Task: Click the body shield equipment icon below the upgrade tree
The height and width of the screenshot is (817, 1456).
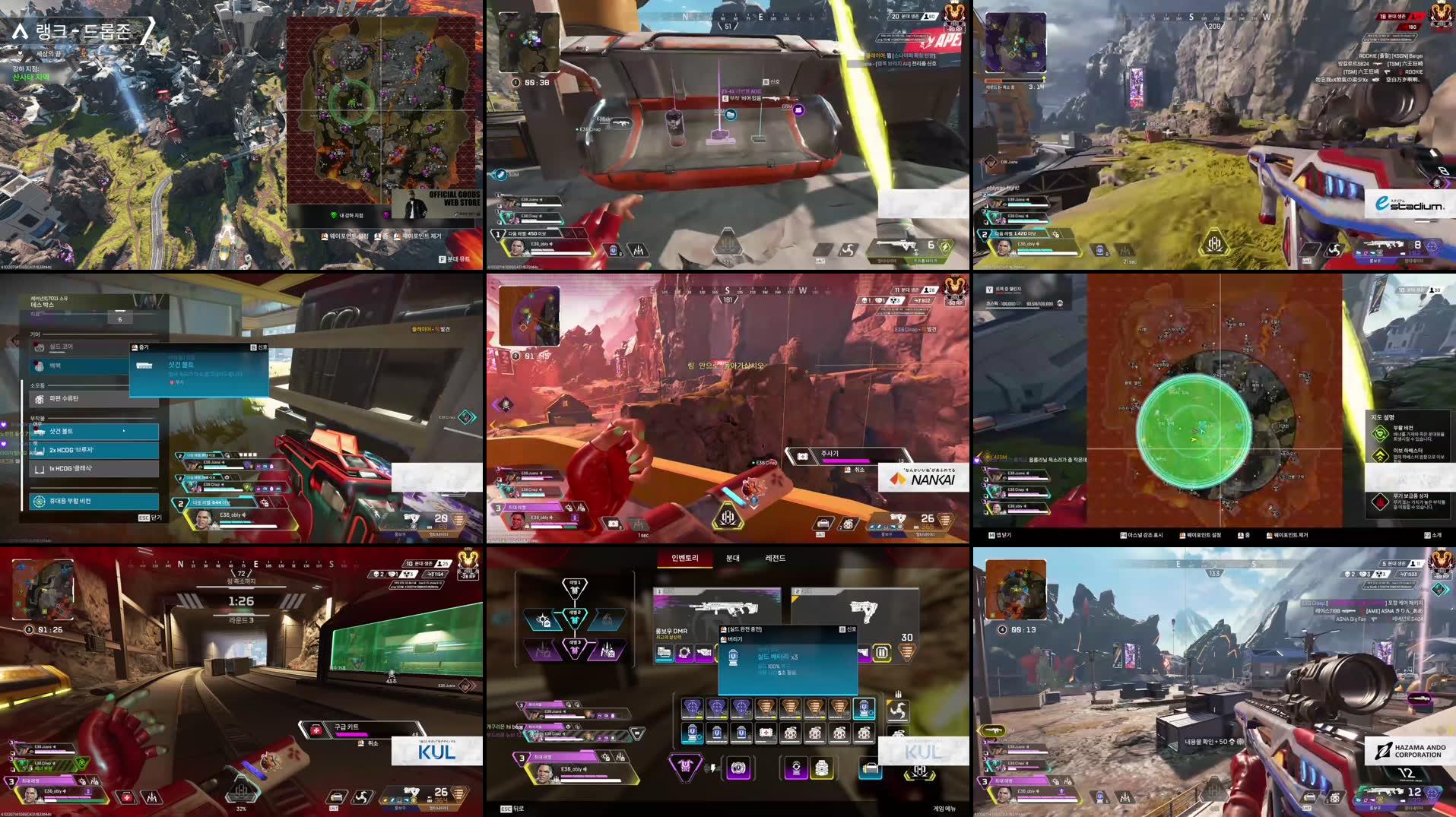Action: click(687, 766)
